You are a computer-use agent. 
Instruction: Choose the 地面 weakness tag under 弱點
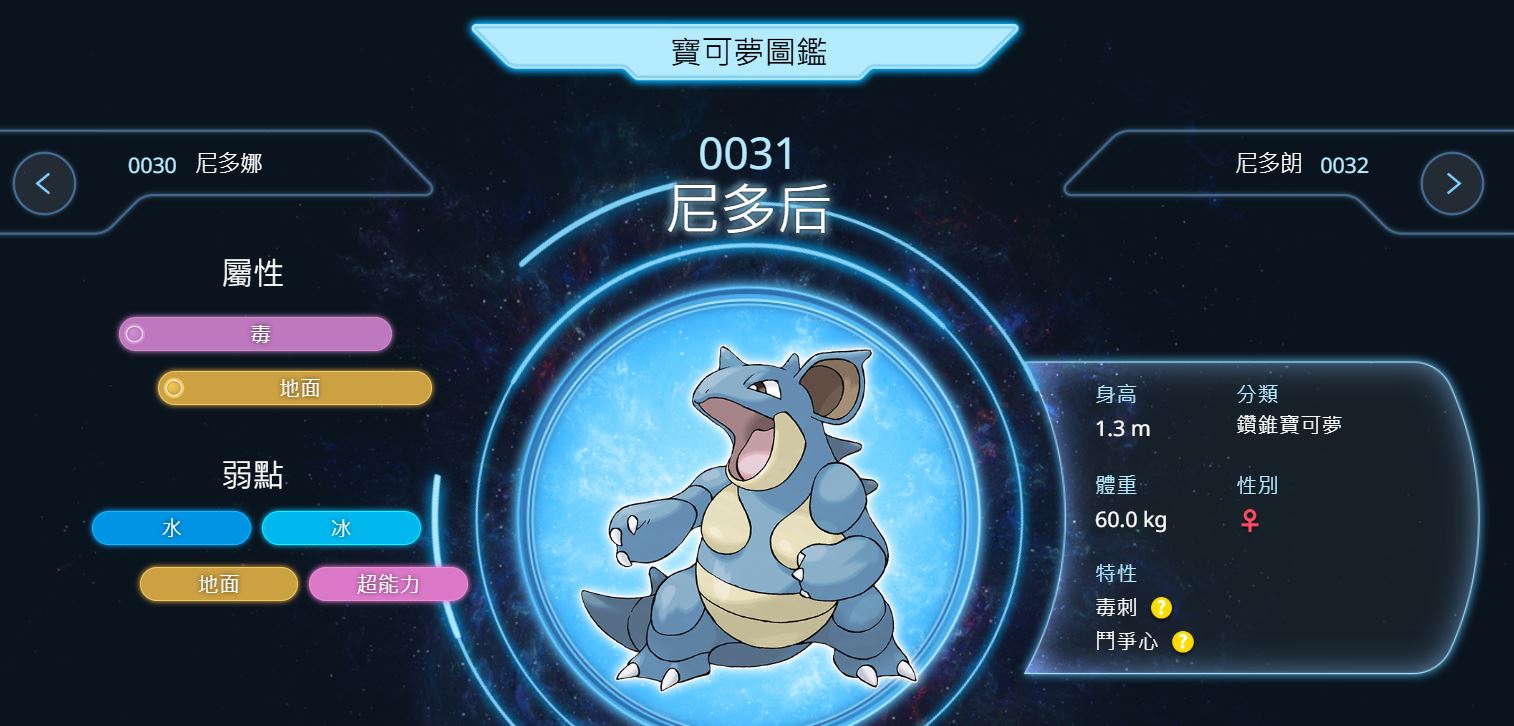tap(219, 584)
